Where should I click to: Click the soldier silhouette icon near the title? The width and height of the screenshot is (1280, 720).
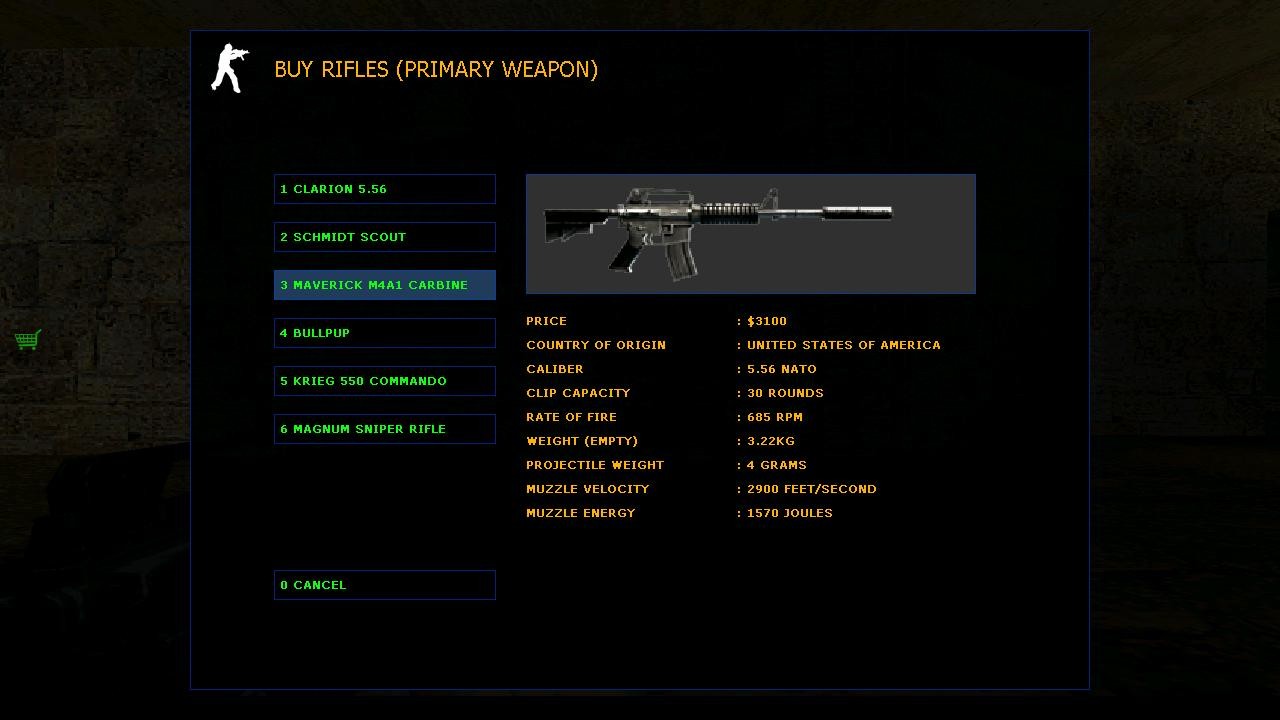pyautogui.click(x=228, y=68)
